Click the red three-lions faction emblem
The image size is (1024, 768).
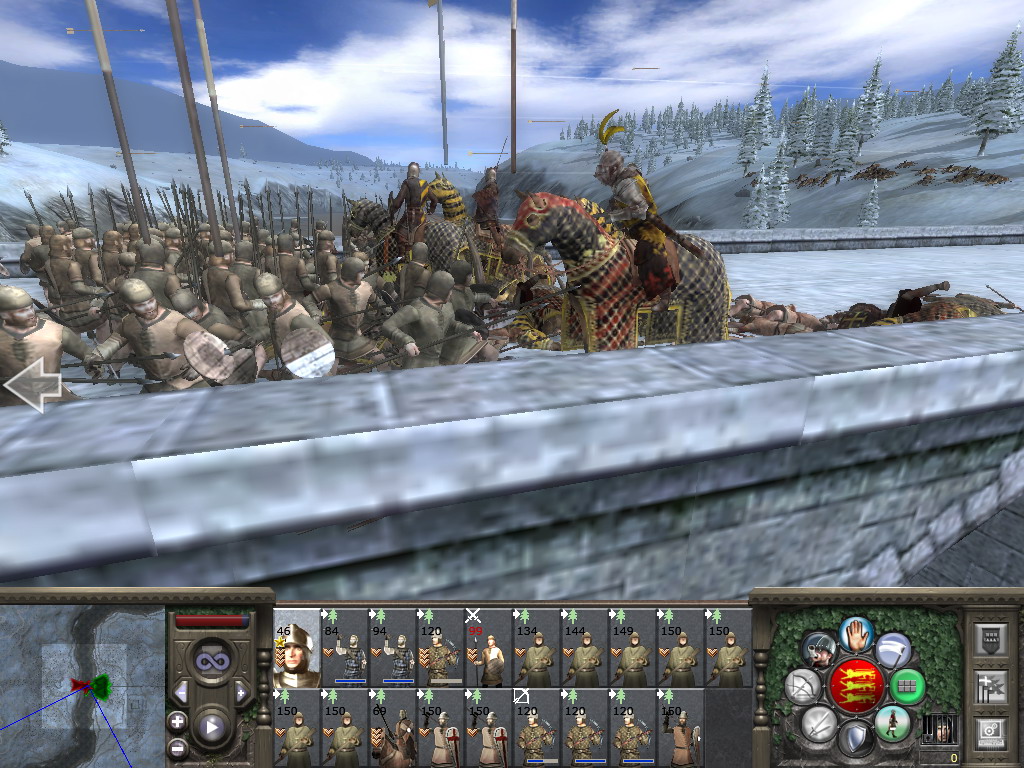(x=856, y=687)
